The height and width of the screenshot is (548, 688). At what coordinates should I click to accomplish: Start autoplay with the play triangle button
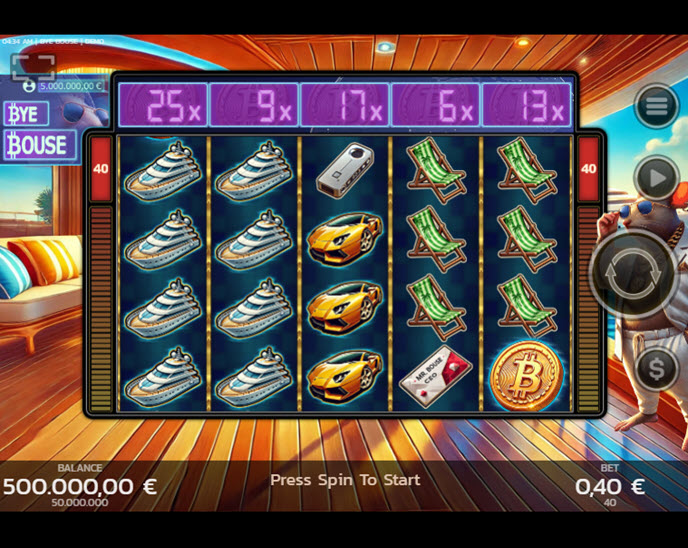coord(656,180)
